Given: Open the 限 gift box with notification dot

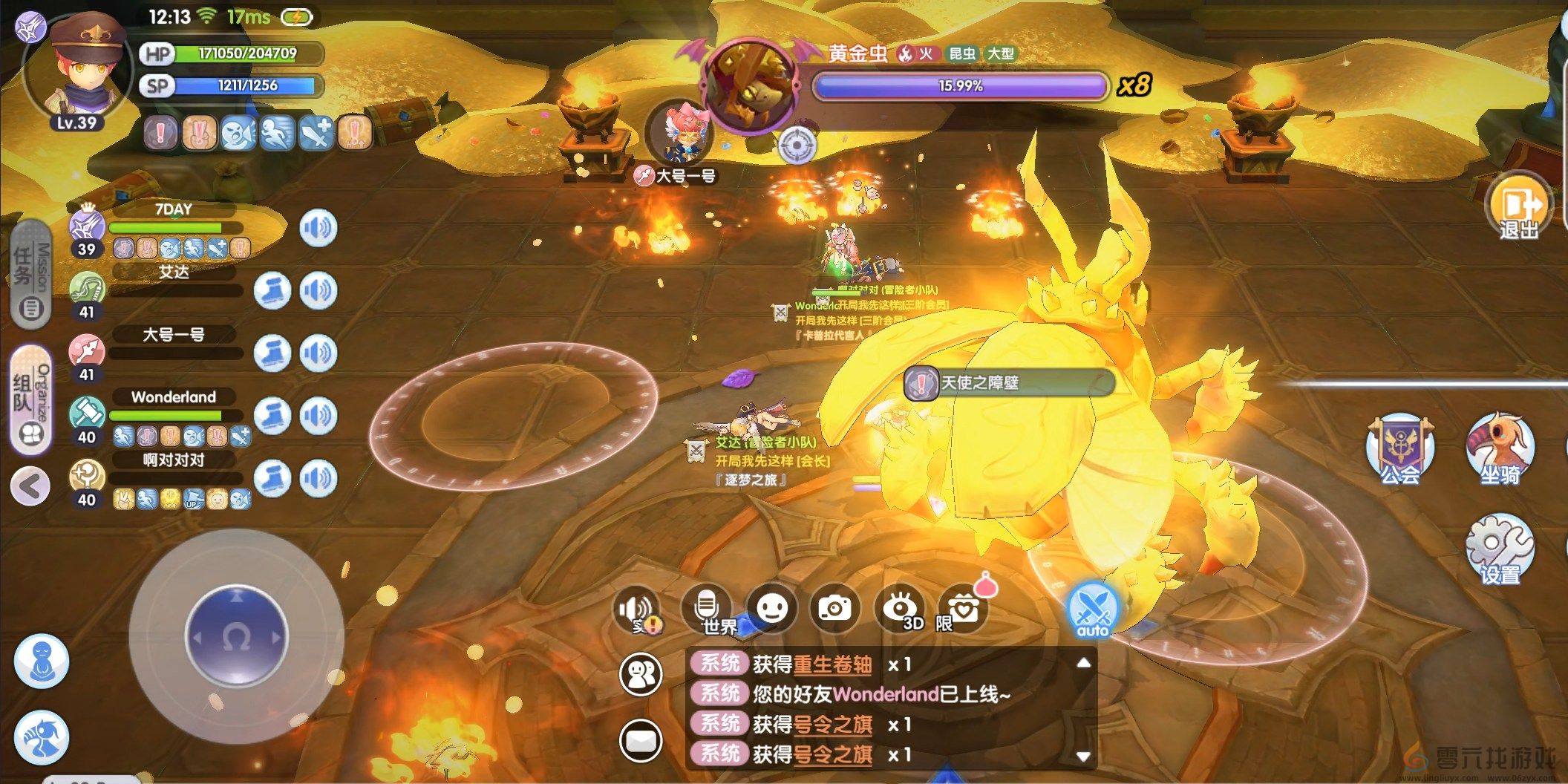Looking at the screenshot, I should point(965,607).
